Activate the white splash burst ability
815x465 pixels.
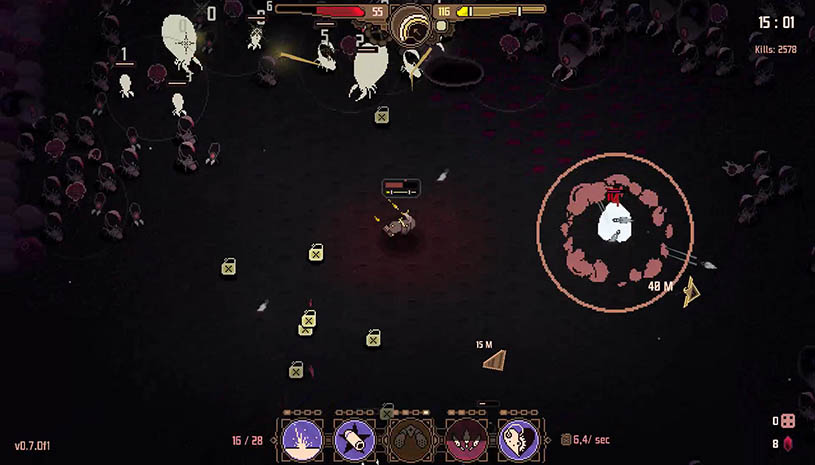(x=302, y=439)
